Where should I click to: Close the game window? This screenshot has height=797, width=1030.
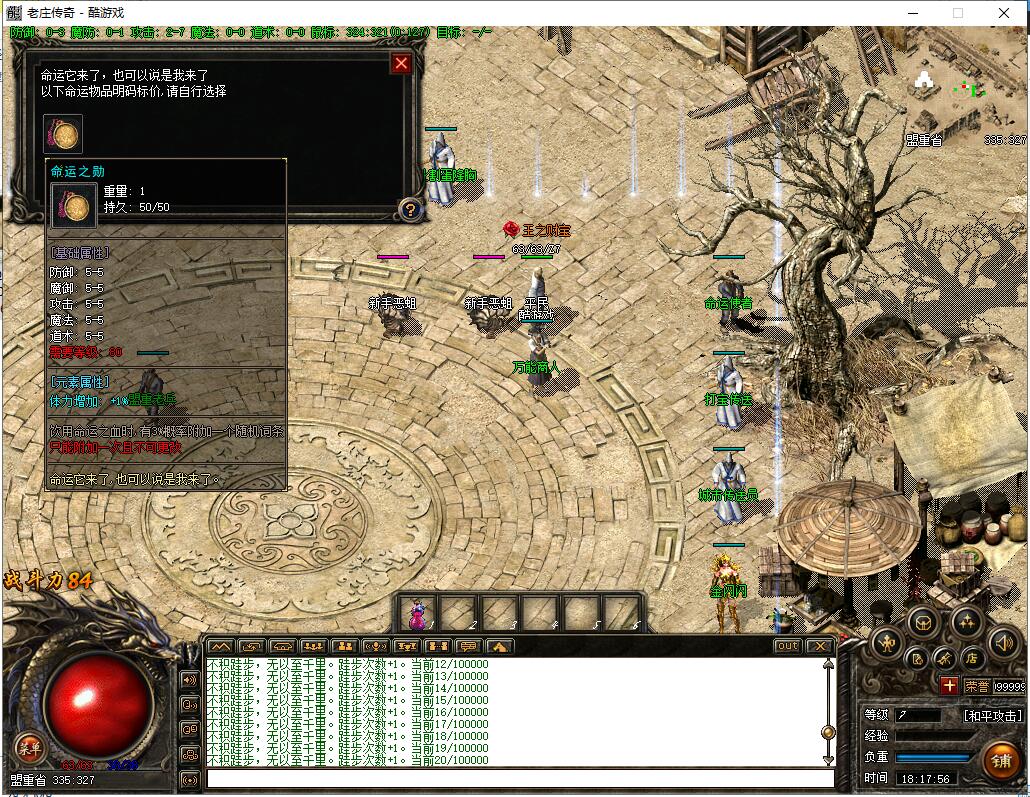click(1004, 13)
